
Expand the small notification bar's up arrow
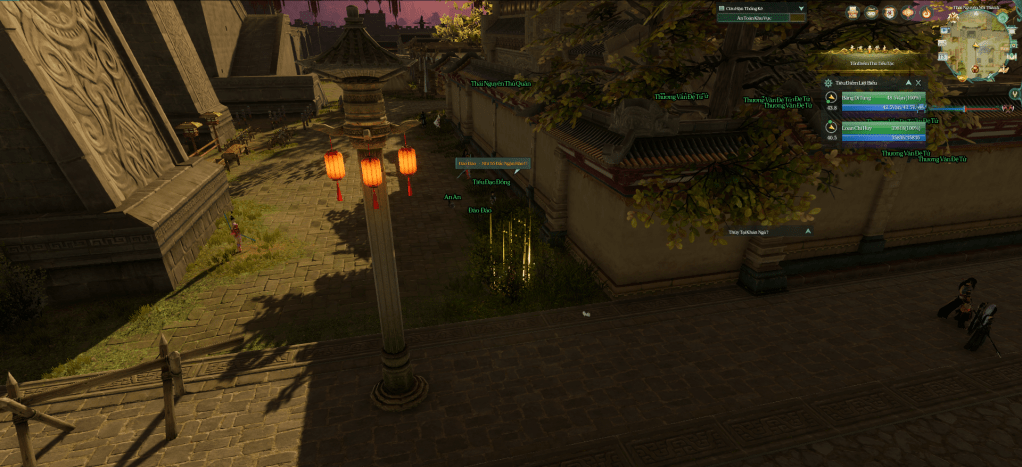(x=807, y=231)
